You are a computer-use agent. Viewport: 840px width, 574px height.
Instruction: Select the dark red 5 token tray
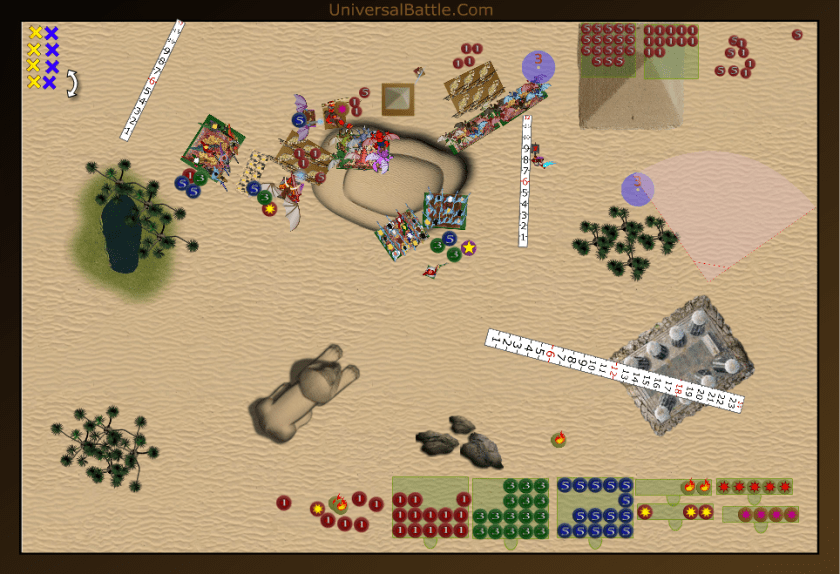[x=608, y=50]
